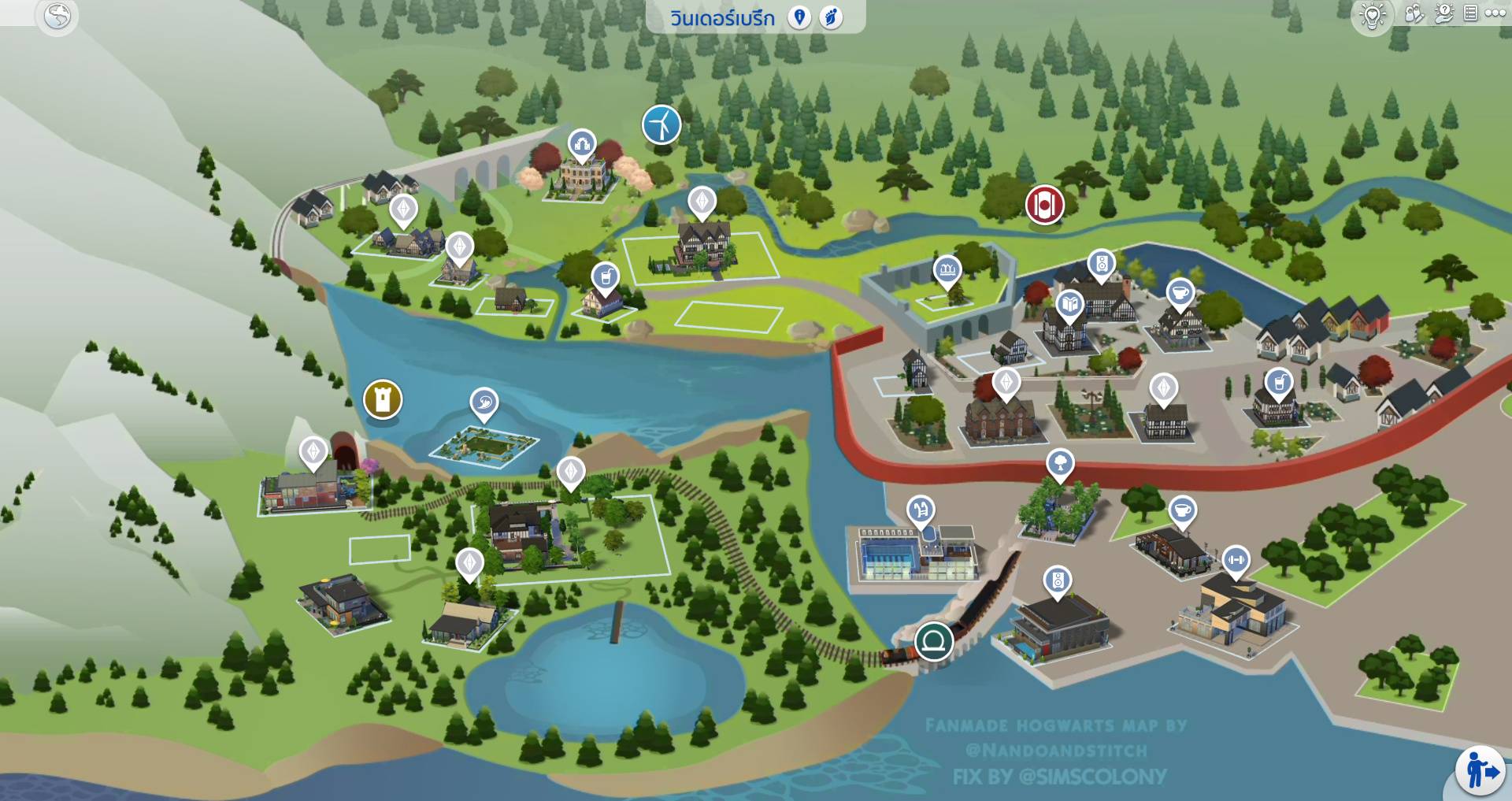Open the eco footprint leaf icon
This screenshot has height=801, width=1512.
[x=831, y=17]
